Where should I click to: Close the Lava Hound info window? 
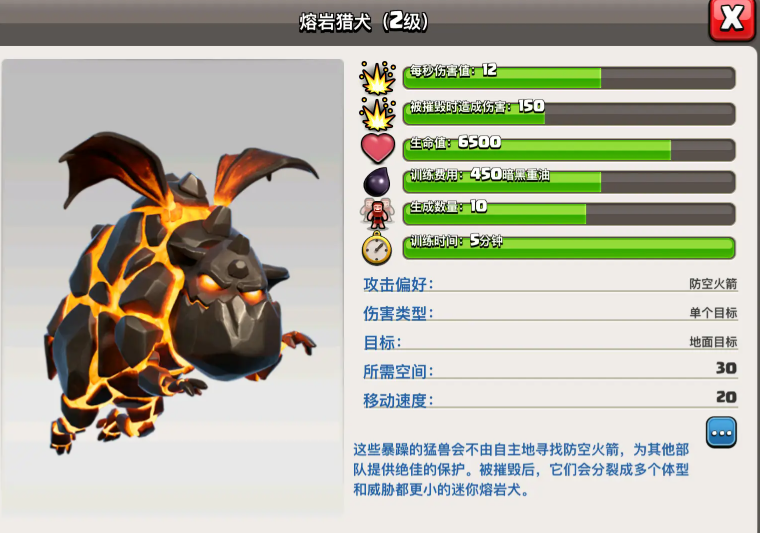[x=731, y=19]
